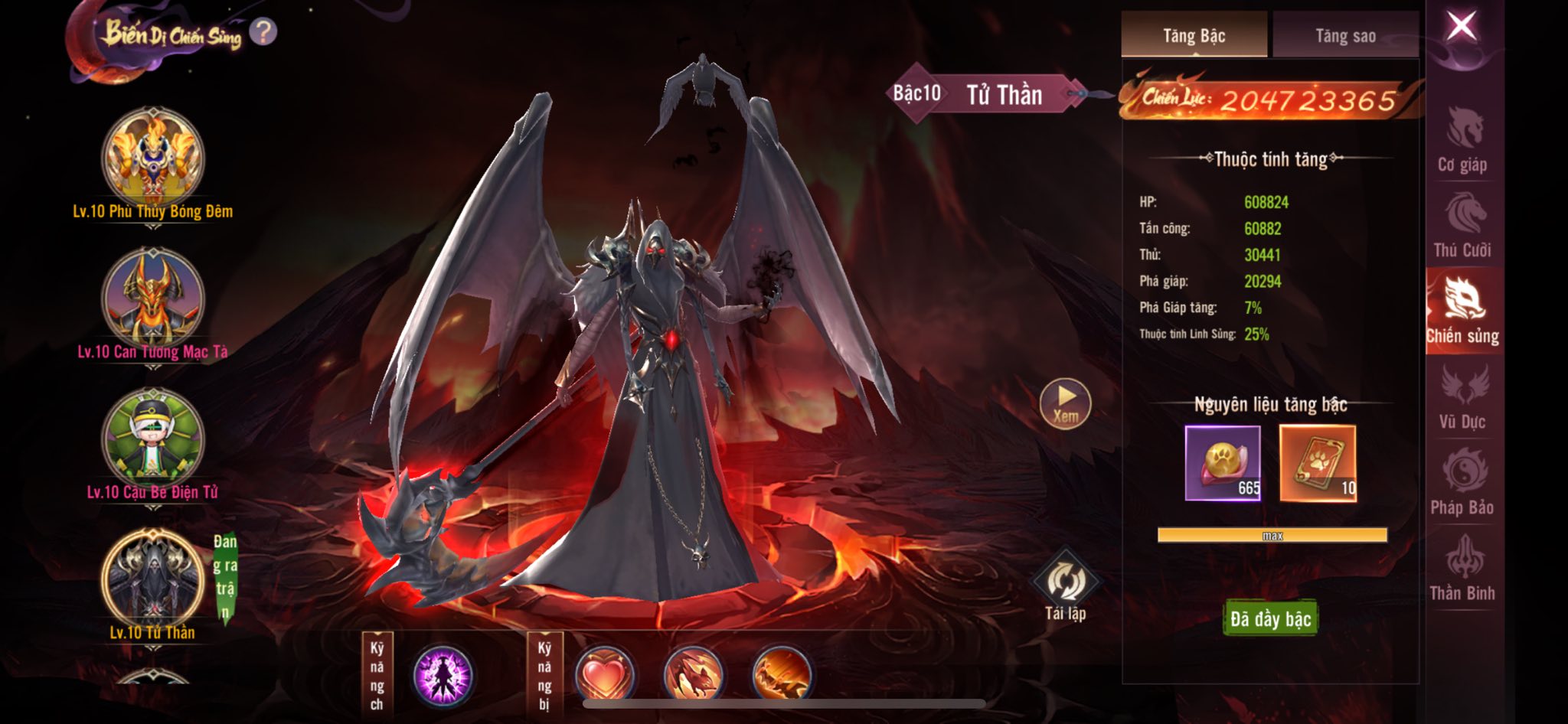Inspect the orange paw card material
1568x724 pixels.
coord(1318,463)
